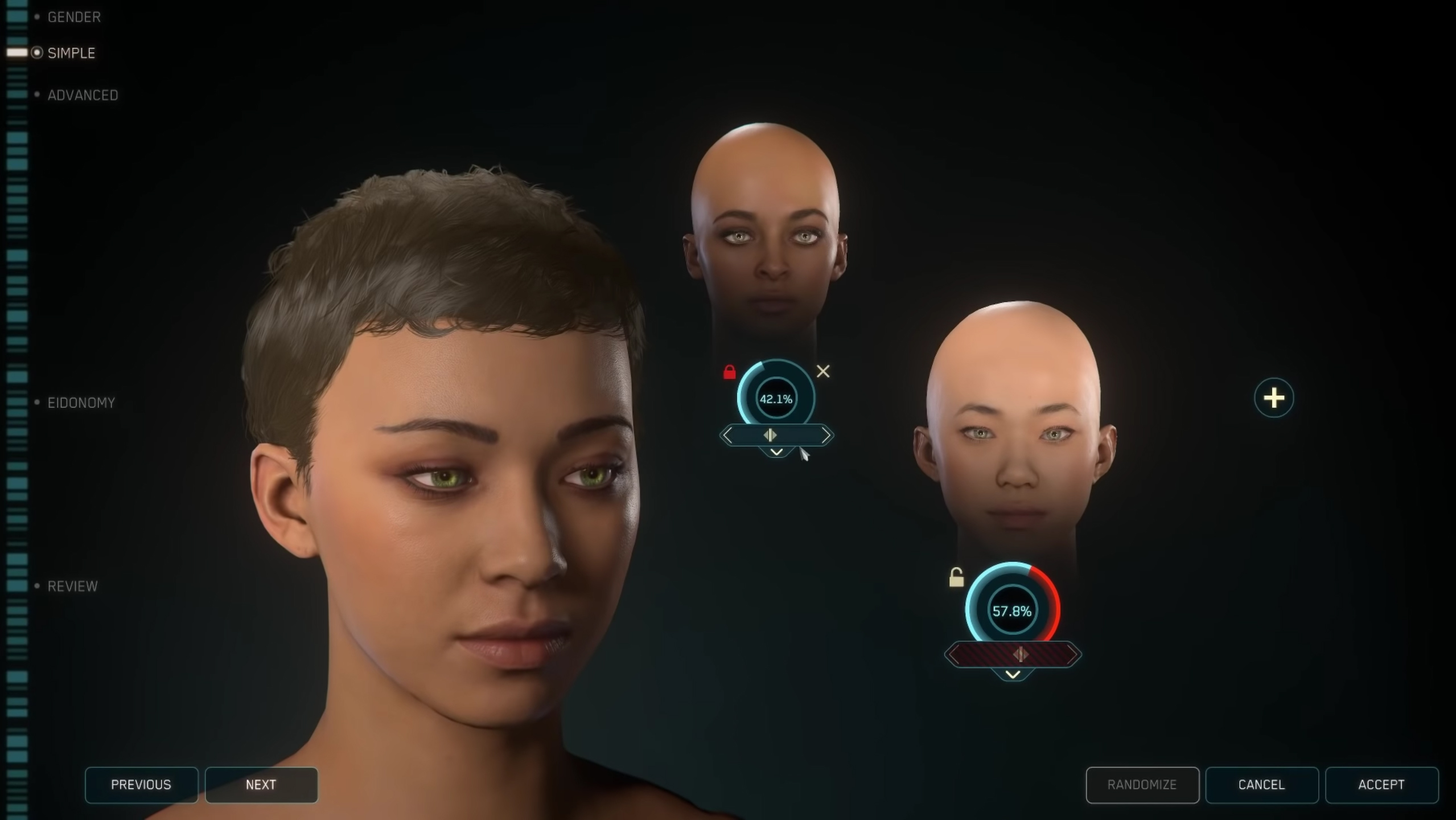This screenshot has width=1456, height=820.
Task: Click the Previous button
Action: pos(141,785)
